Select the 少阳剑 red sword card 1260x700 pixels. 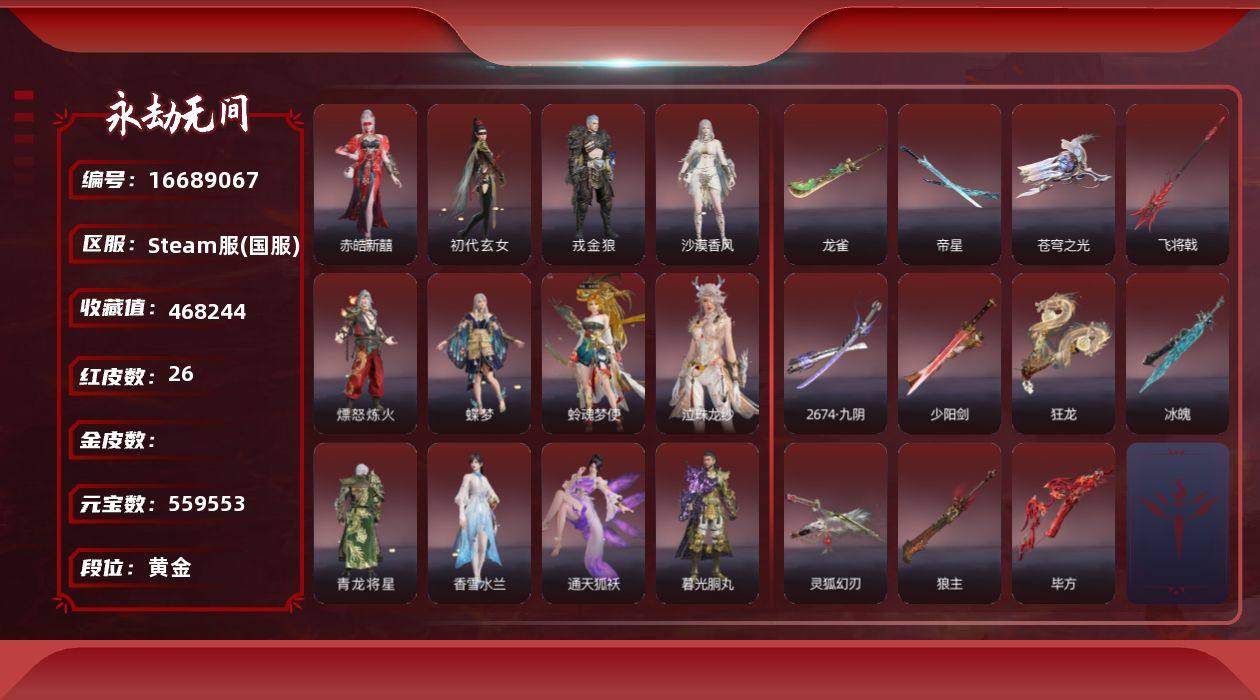(x=949, y=353)
